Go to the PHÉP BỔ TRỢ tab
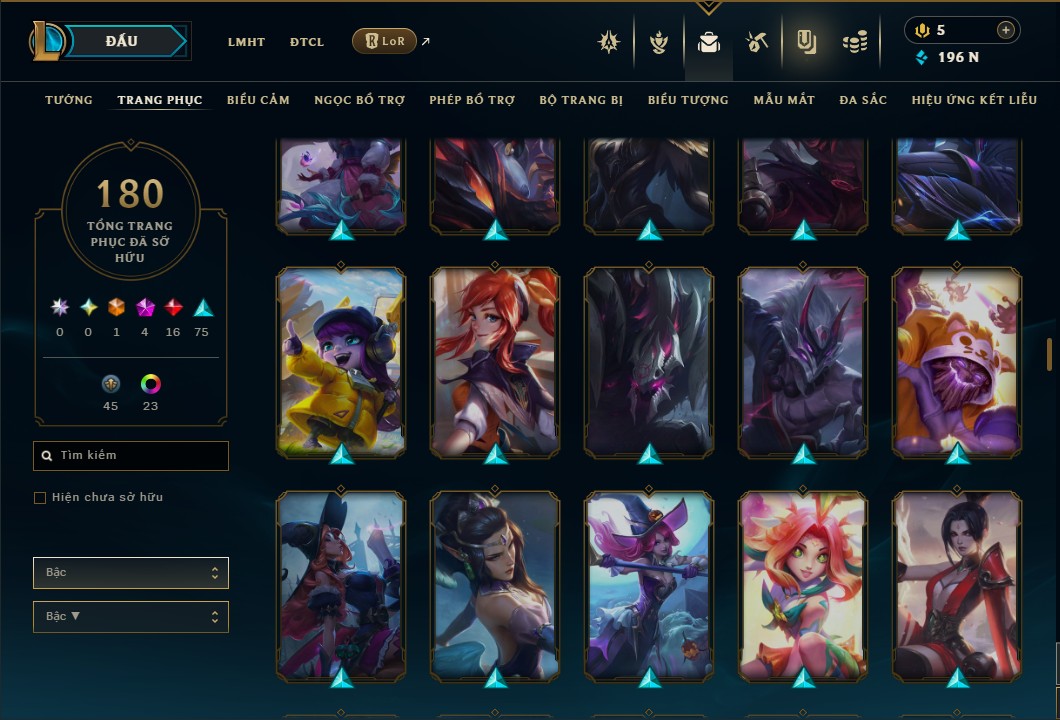The width and height of the screenshot is (1060, 720). click(x=472, y=100)
